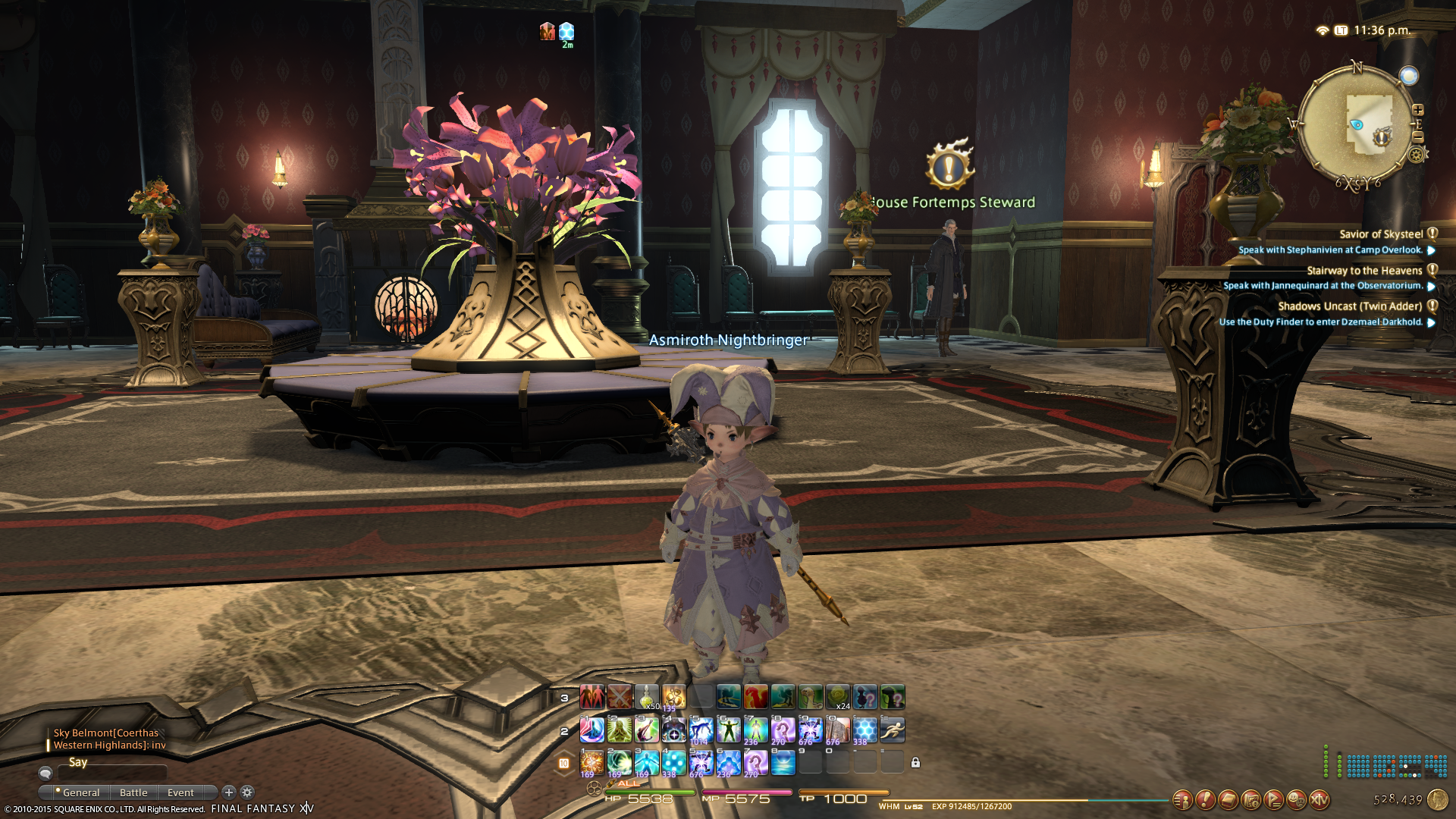Switch to the Battle chat tab
The width and height of the screenshot is (1456, 819).
point(133,792)
